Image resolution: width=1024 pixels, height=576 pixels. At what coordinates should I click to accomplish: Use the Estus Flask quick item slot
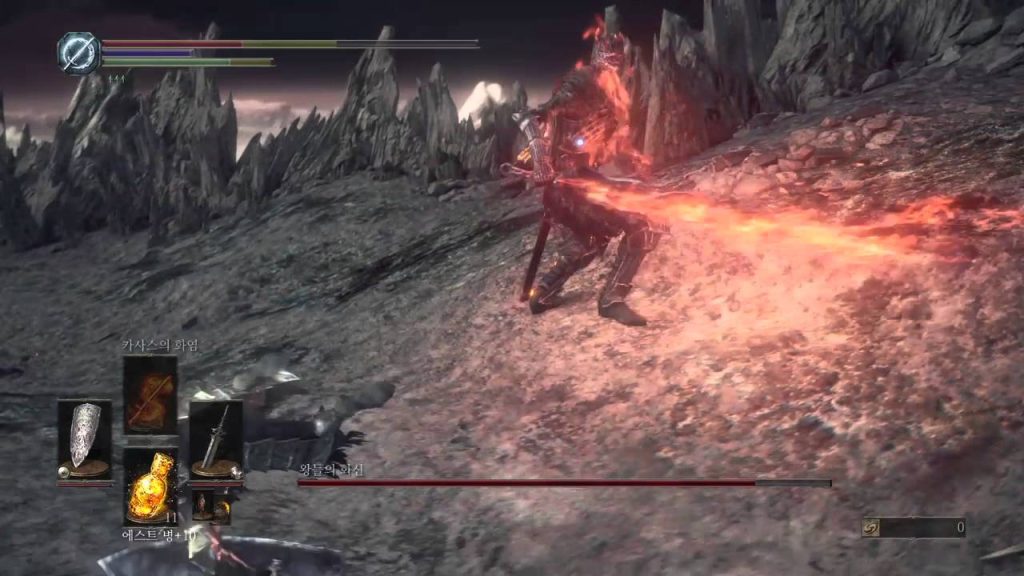150,485
